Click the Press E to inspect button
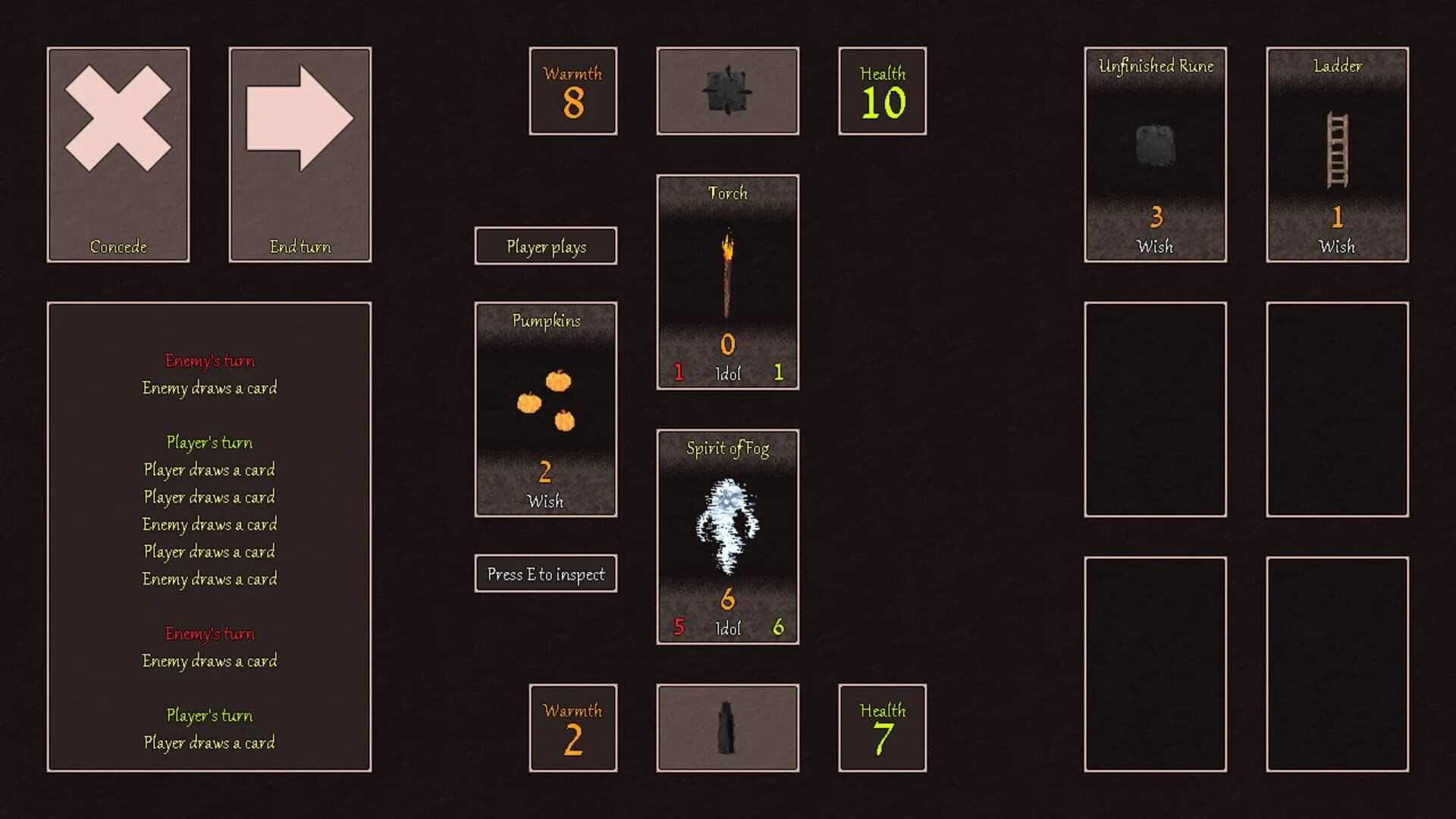 pos(545,573)
